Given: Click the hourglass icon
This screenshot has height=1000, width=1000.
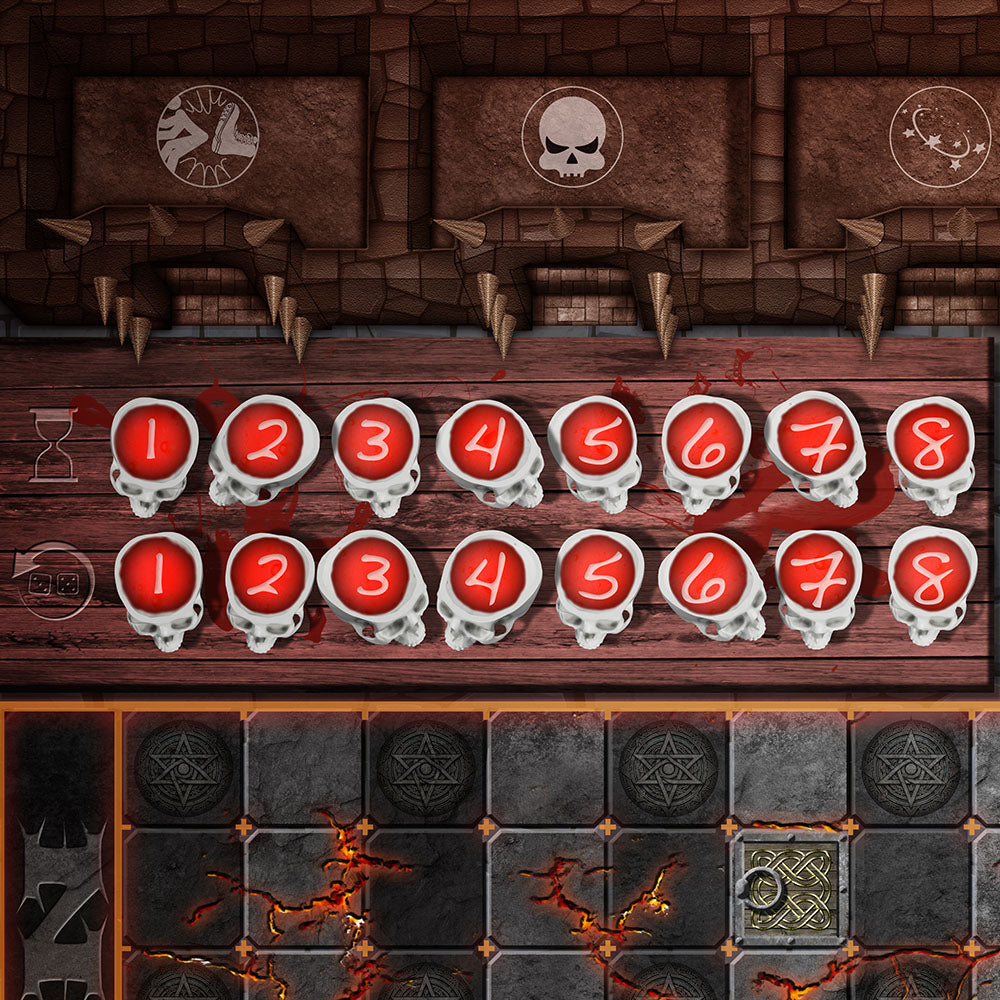Looking at the screenshot, I should pyautogui.click(x=53, y=445).
